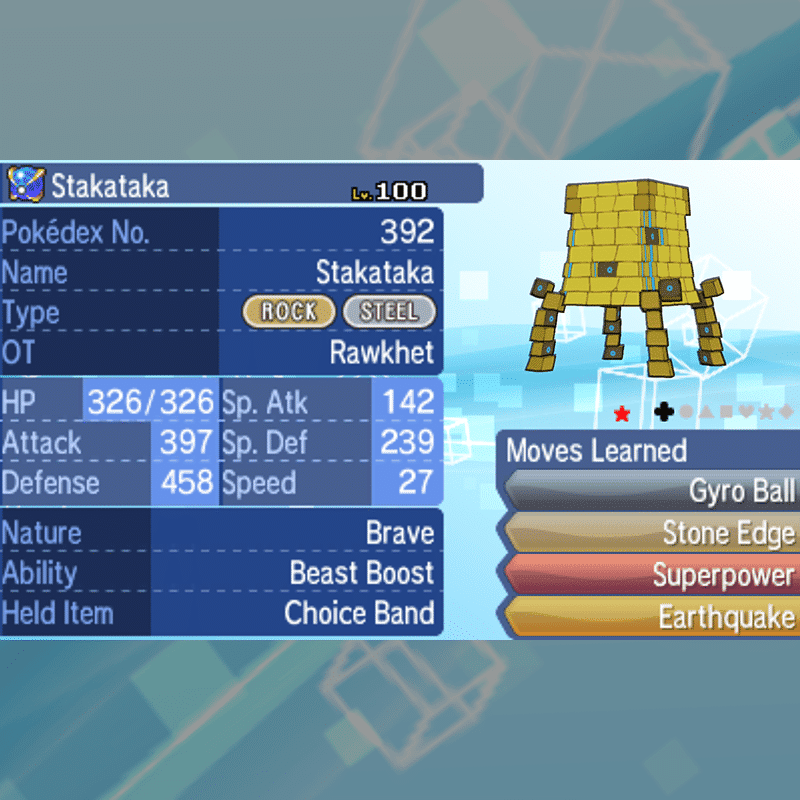Toggle the square marking

pyautogui.click(x=726, y=411)
